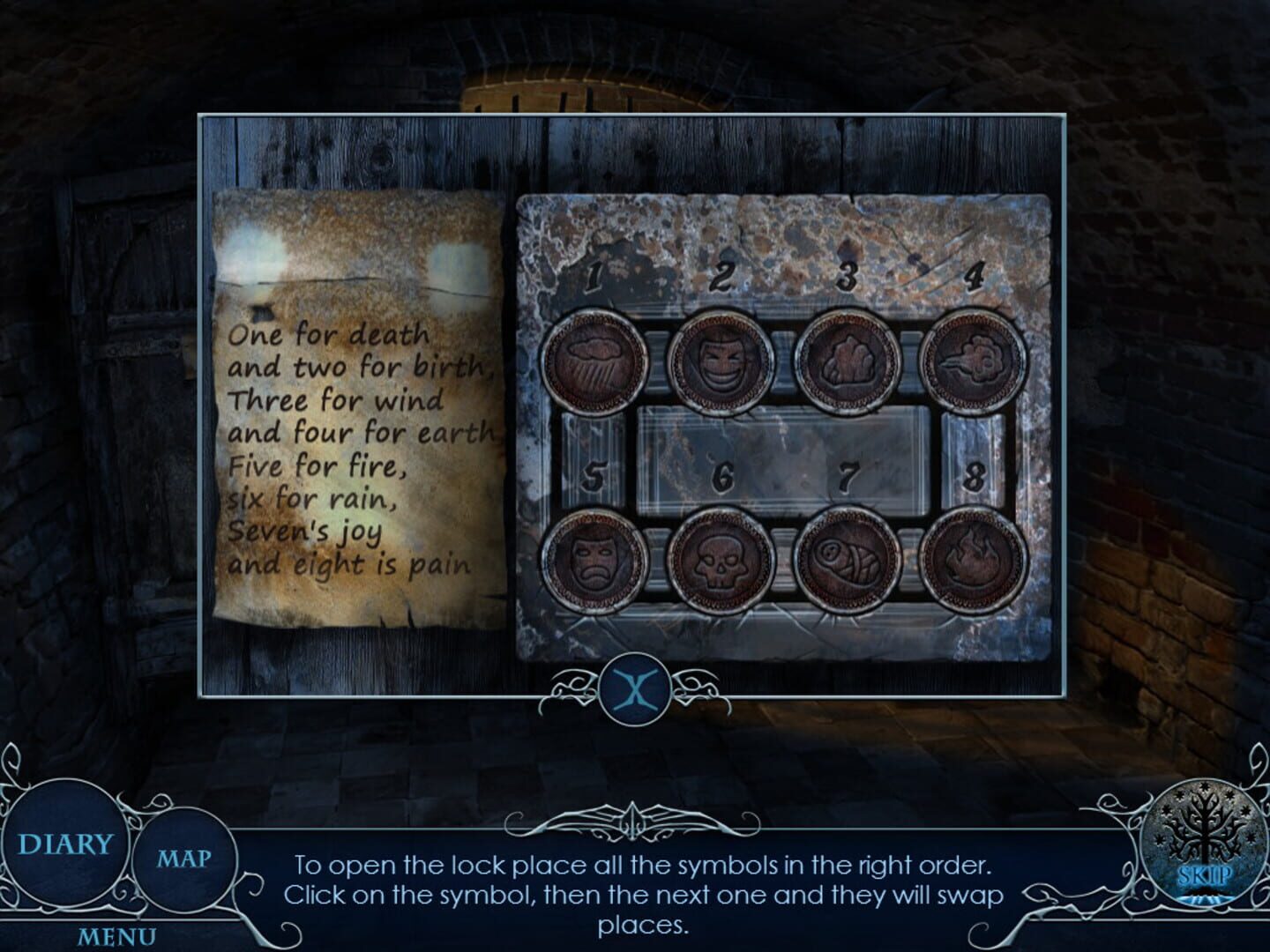
Task: Click the empty slot labeled 7
Action: click(848, 473)
